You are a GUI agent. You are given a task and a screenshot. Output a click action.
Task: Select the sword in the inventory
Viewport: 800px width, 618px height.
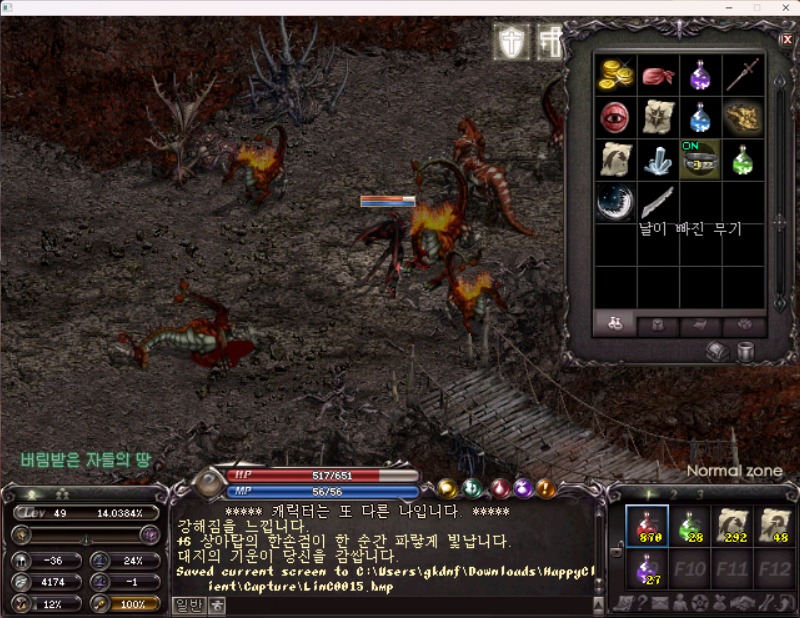click(x=743, y=74)
